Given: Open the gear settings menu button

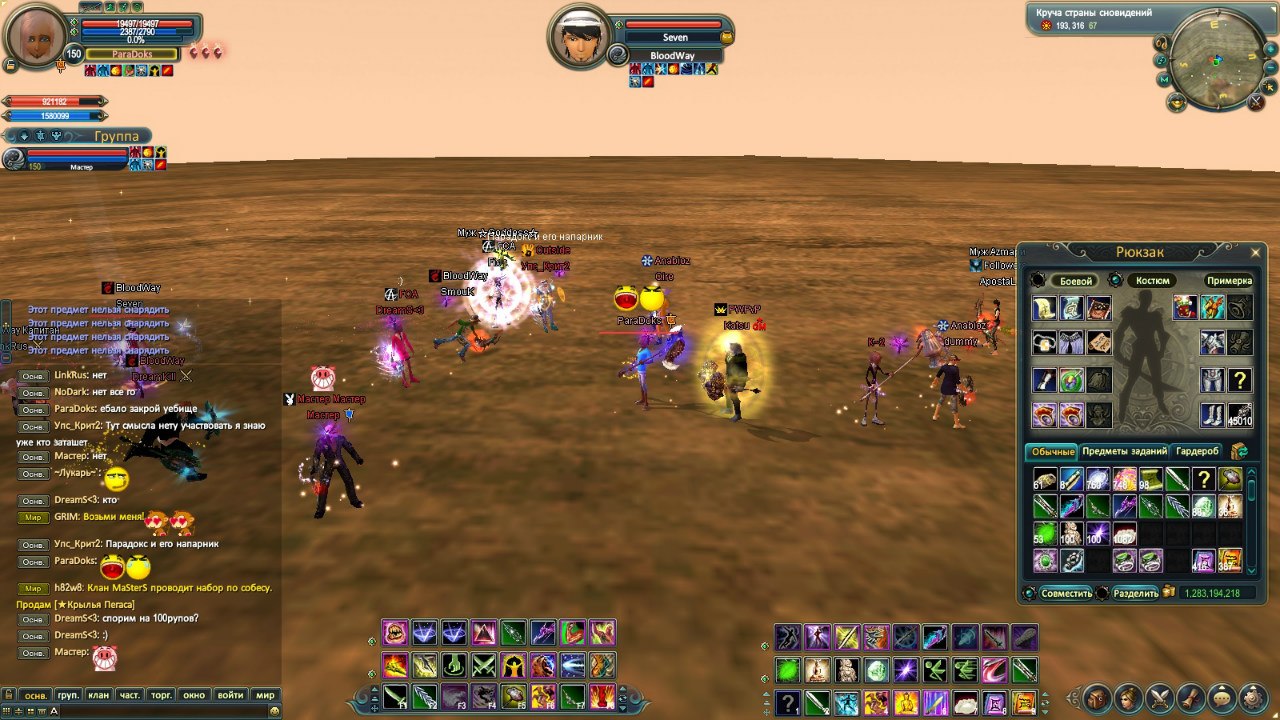Looking at the screenshot, I should coord(1253,697).
